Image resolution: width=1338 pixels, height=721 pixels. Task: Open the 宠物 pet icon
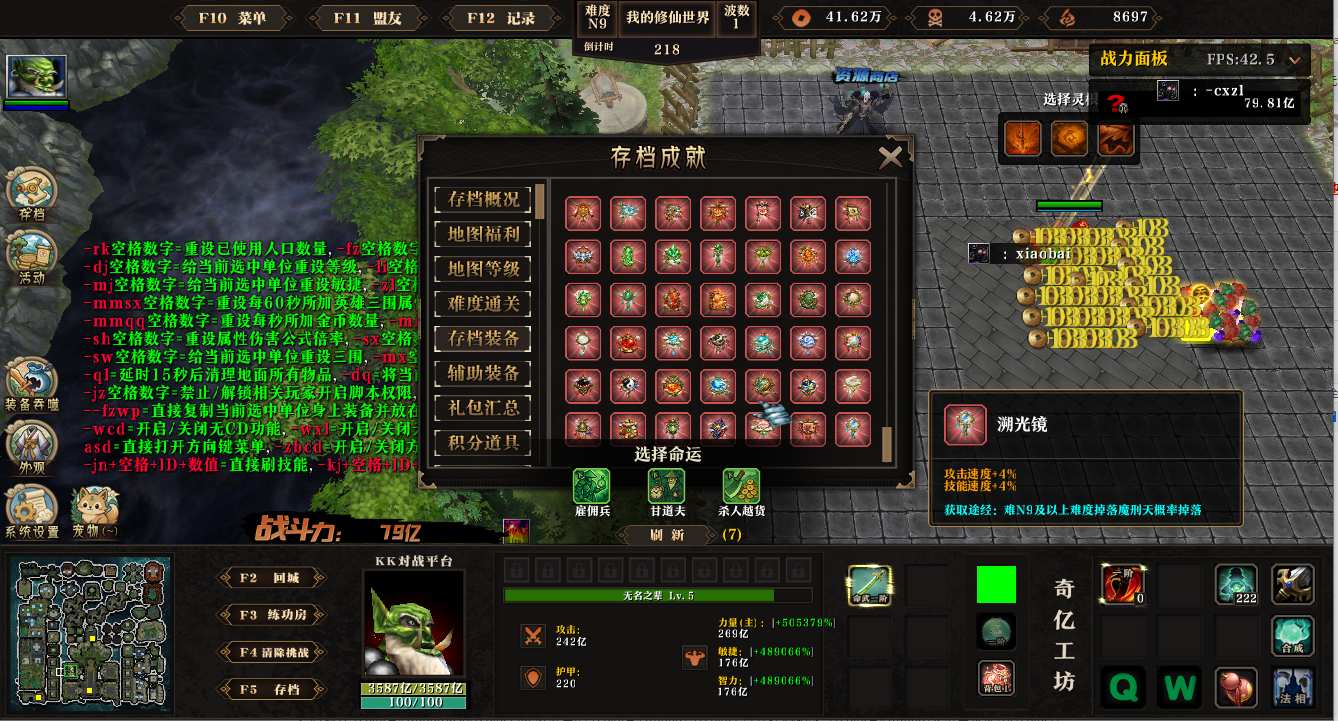pos(94,510)
